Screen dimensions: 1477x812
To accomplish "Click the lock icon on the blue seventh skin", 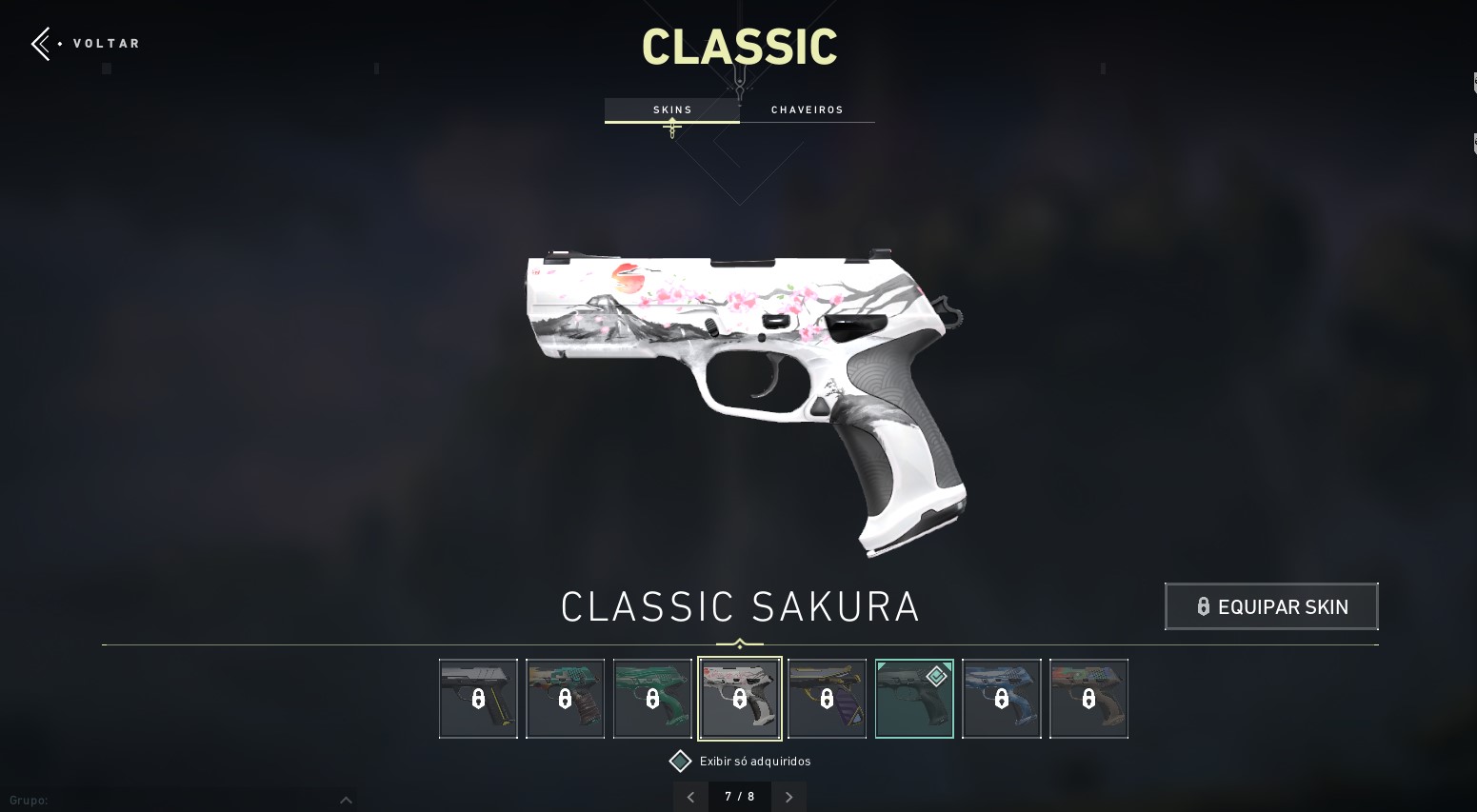I will pos(1001,699).
